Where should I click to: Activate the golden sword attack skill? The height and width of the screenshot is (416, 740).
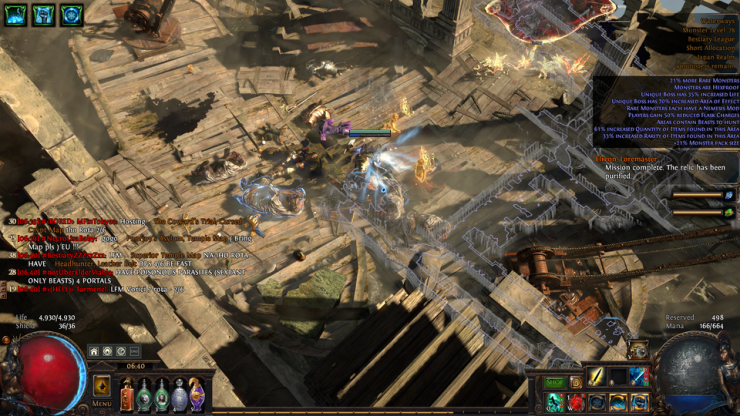597,376
